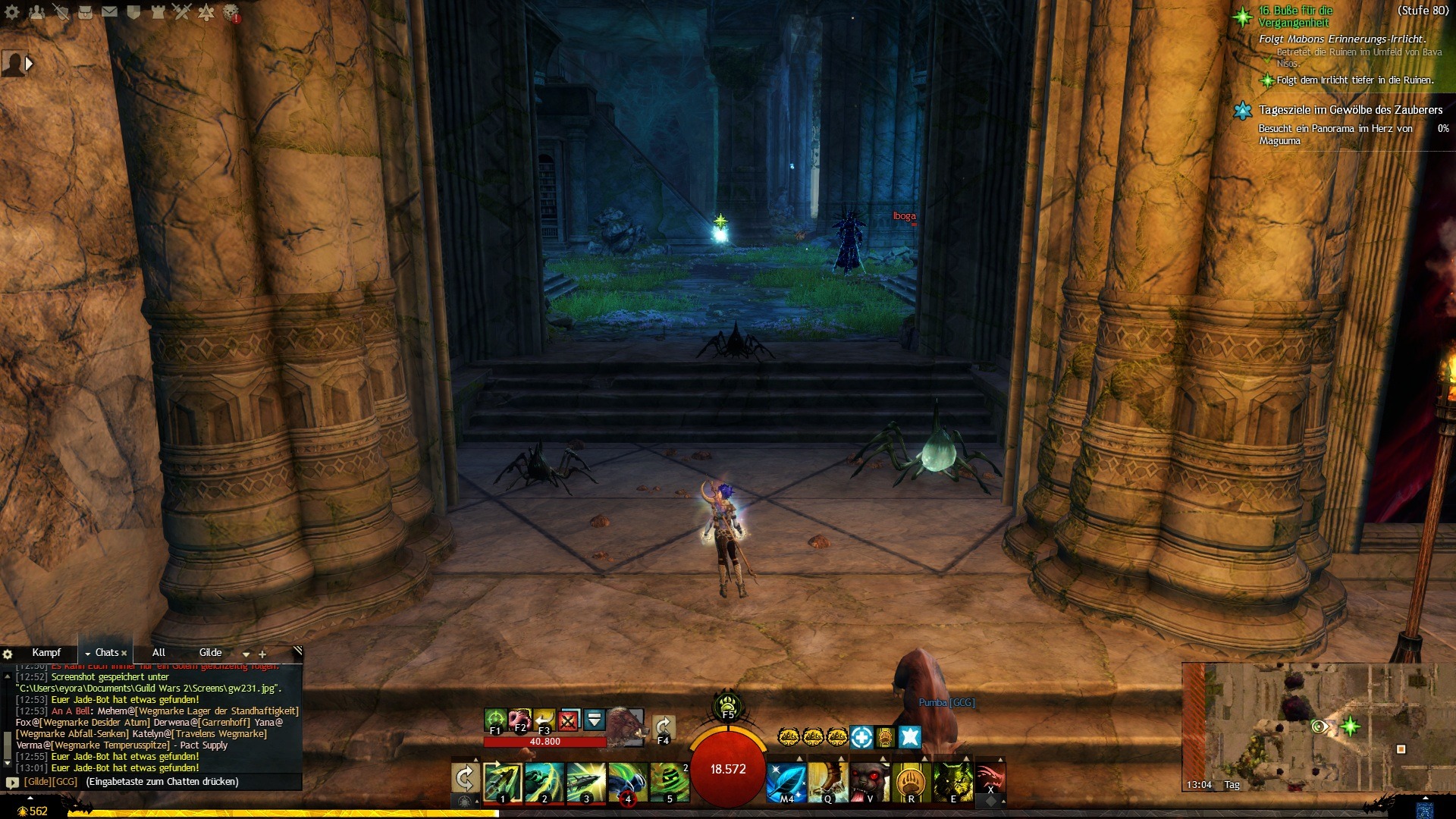Use the red-eyed beast utility skill

coord(869,781)
